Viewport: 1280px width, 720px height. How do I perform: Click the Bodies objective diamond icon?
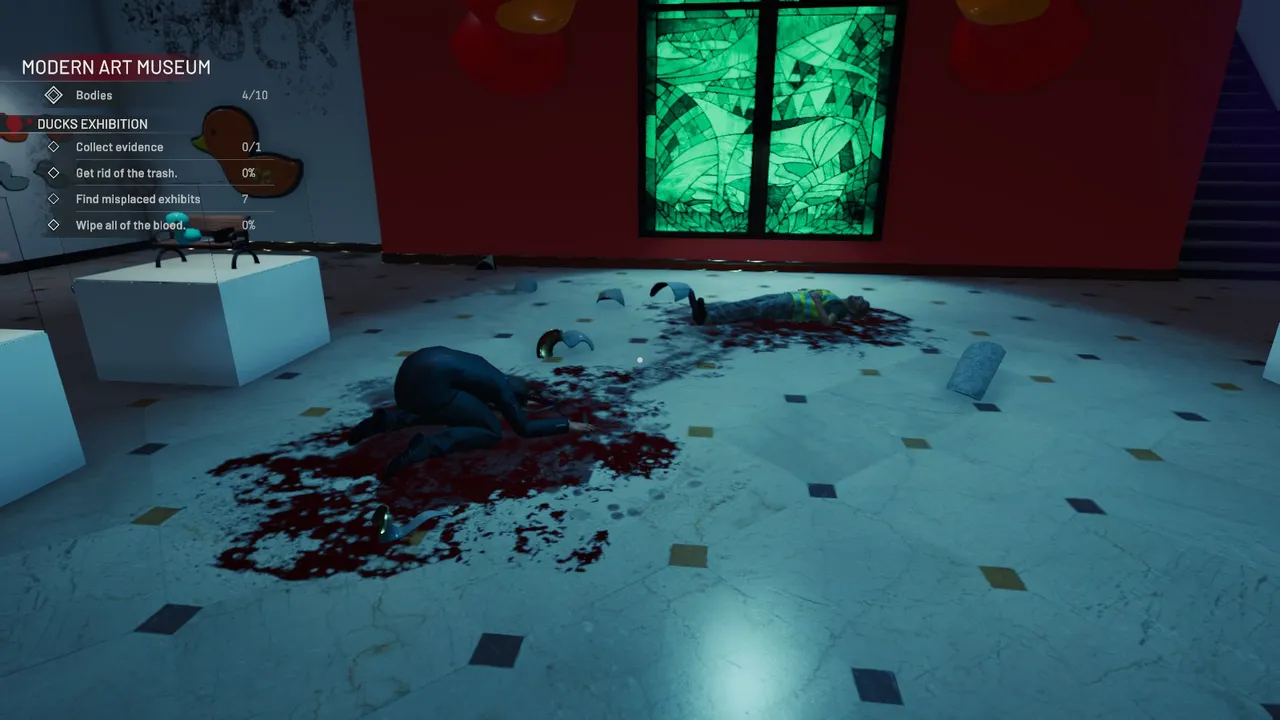pos(54,95)
